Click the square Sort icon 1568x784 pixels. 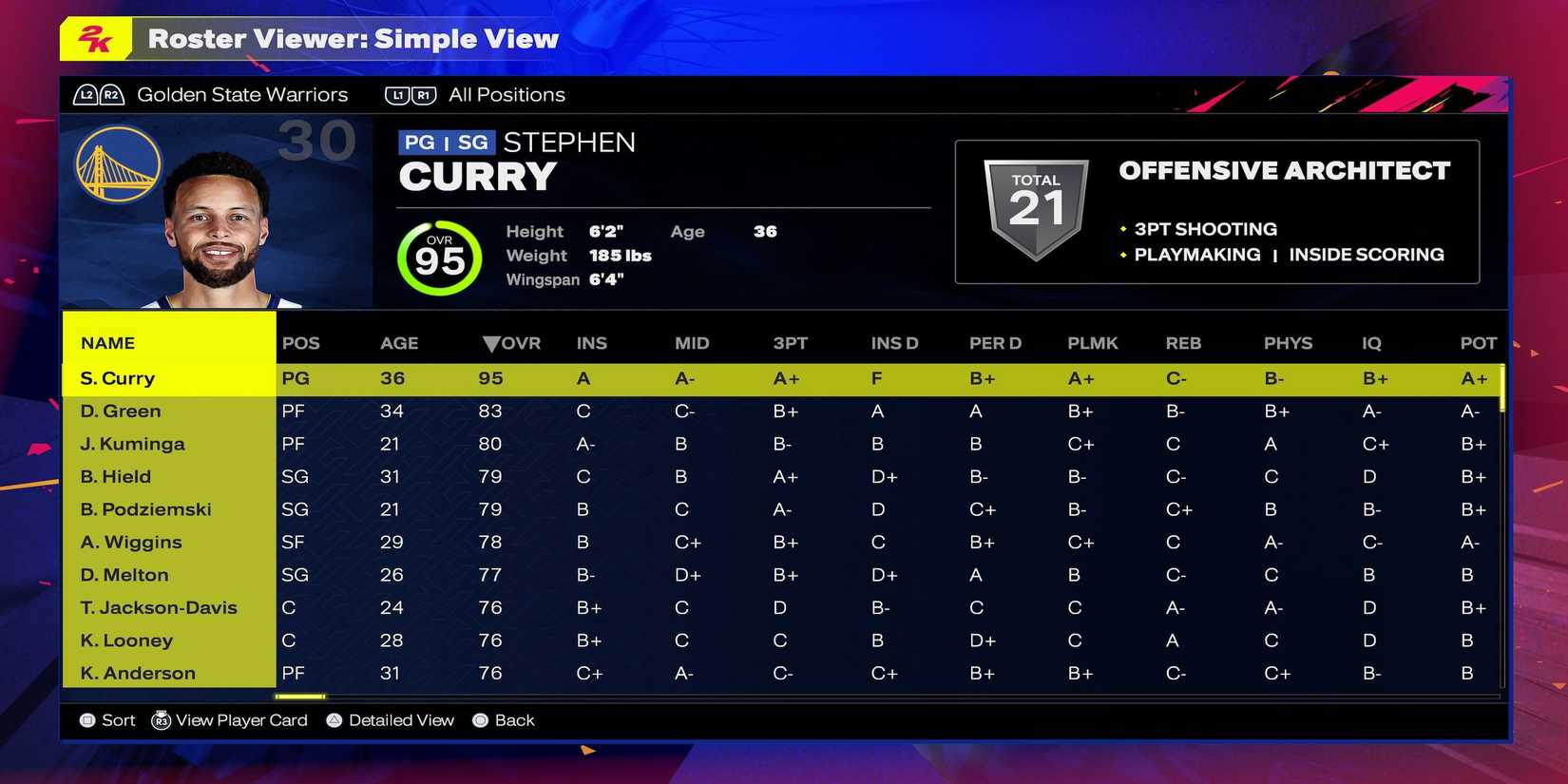86,720
